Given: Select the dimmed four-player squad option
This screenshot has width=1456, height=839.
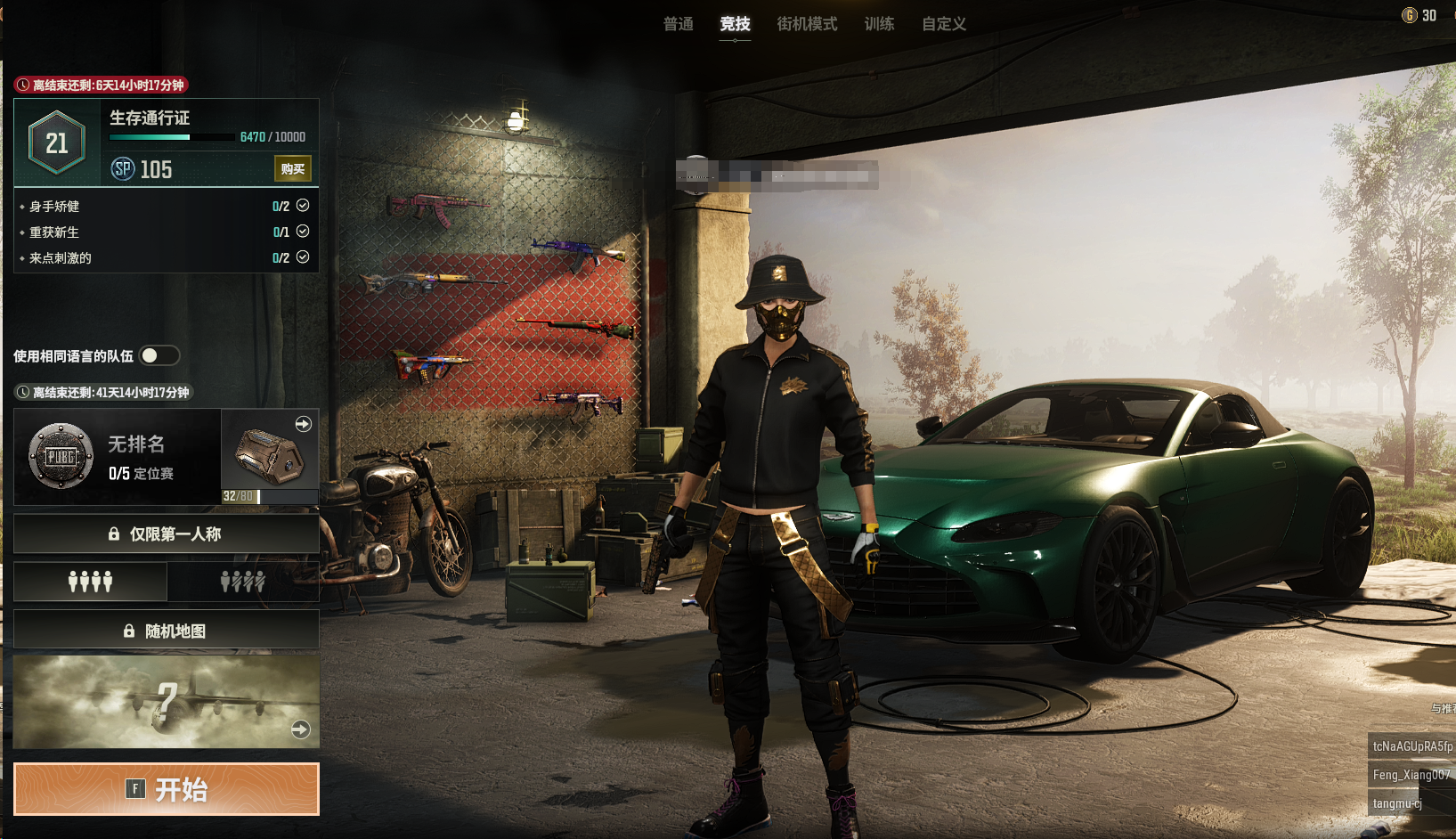Looking at the screenshot, I should pos(242,582).
